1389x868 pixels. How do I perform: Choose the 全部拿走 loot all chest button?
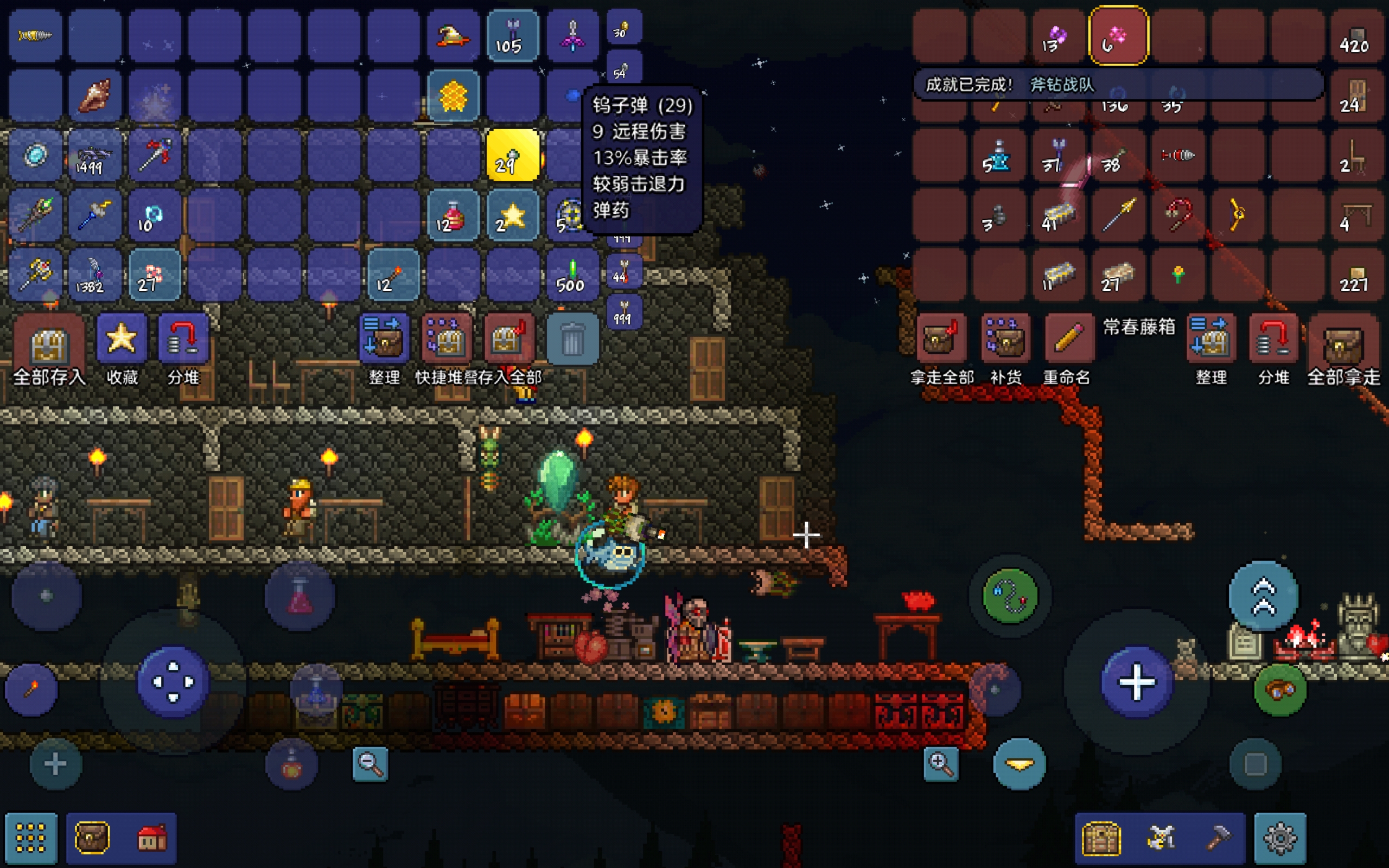[x=1343, y=342]
